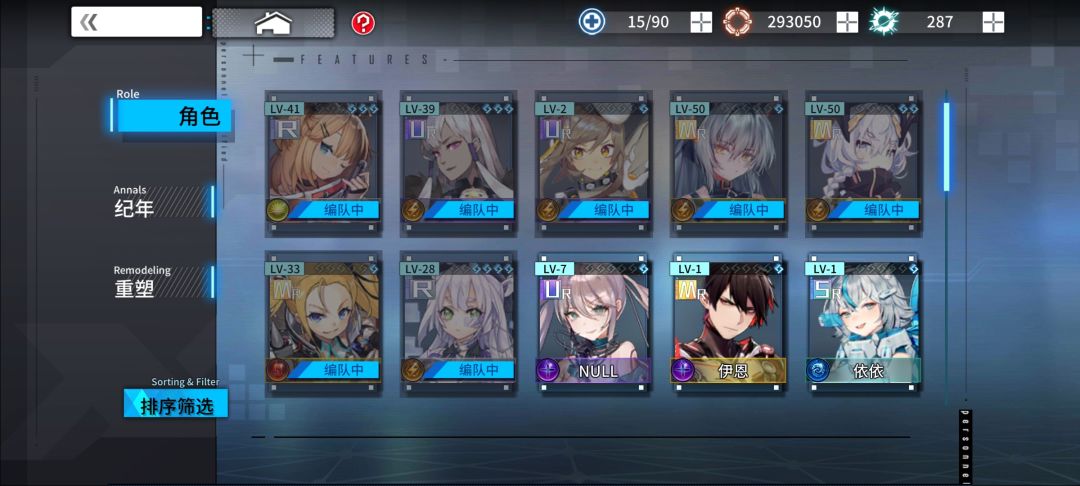Add gems with the plus beside 287

coord(993,22)
